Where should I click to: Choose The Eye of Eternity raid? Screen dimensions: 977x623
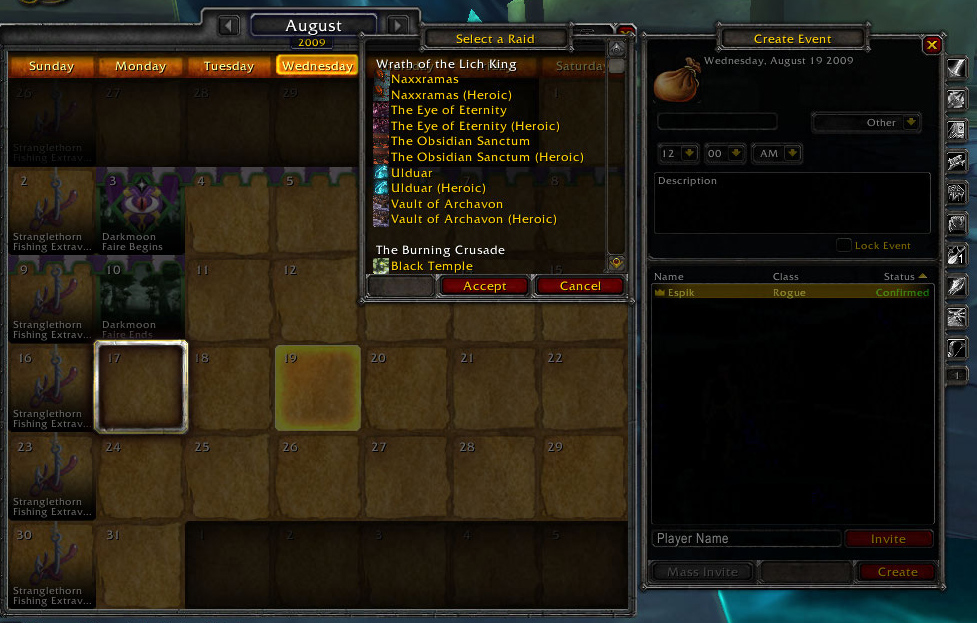pos(448,110)
